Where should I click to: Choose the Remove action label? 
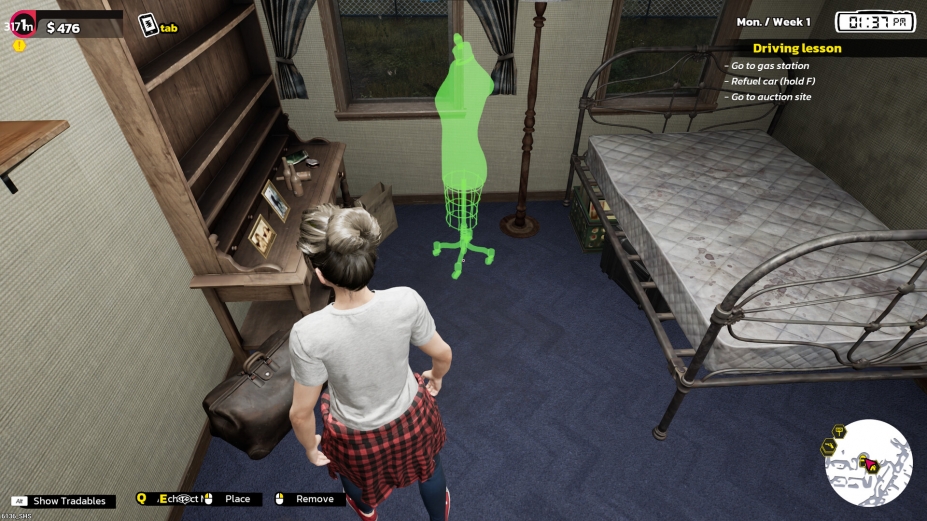click(314, 499)
